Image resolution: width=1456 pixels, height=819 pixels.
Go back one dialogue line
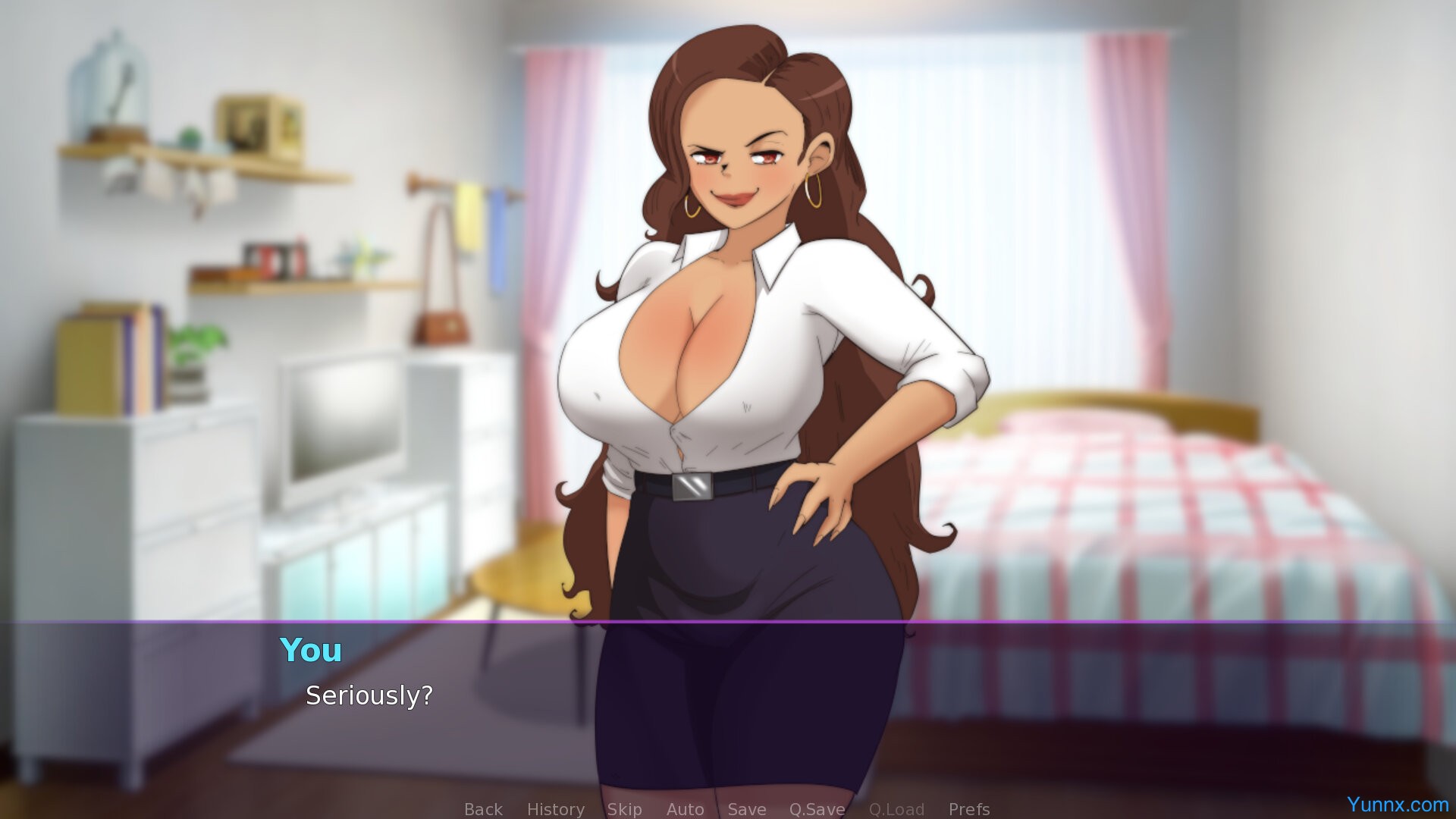point(483,809)
